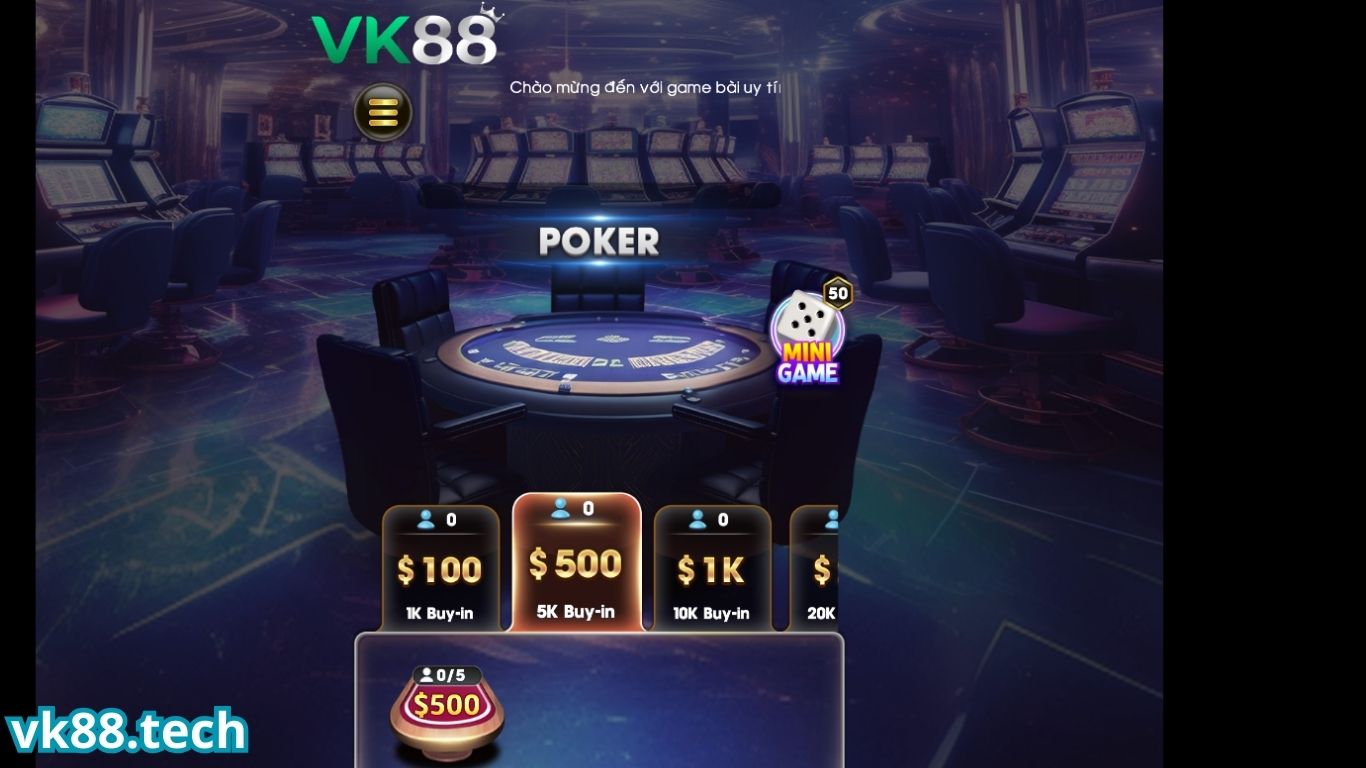Click the empty poker table in the center
The image size is (1366, 768).
[600, 360]
